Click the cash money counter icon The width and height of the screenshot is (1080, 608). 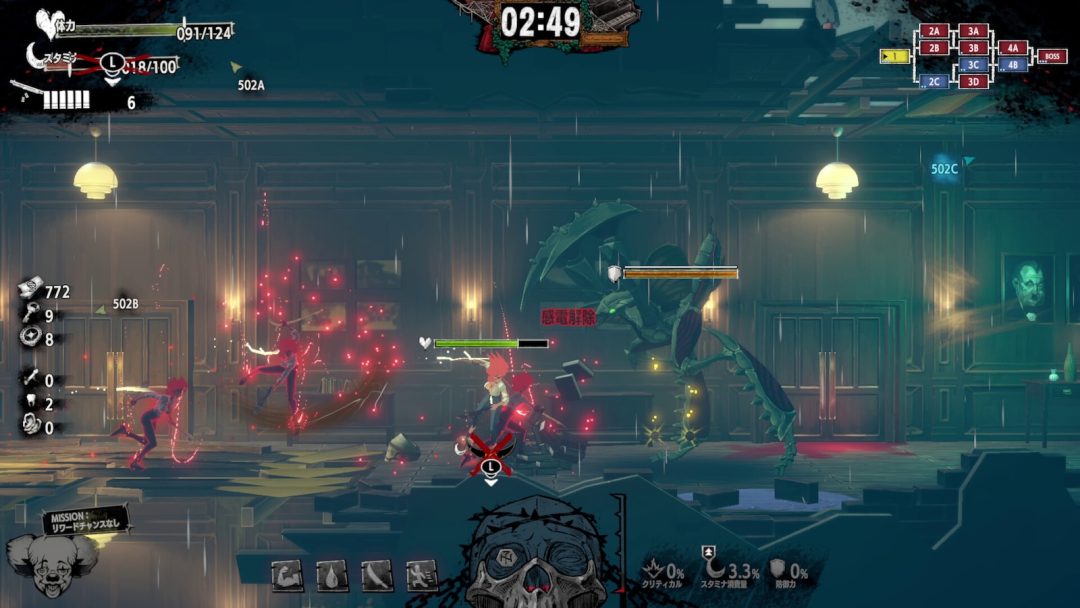tap(29, 291)
